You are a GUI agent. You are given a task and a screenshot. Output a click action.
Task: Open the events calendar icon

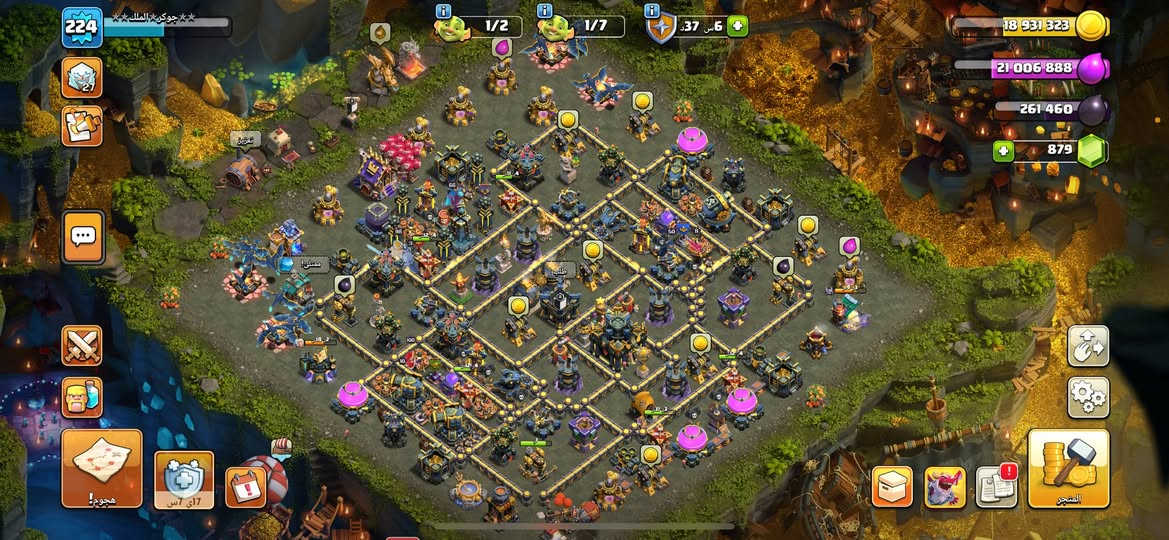(245, 487)
